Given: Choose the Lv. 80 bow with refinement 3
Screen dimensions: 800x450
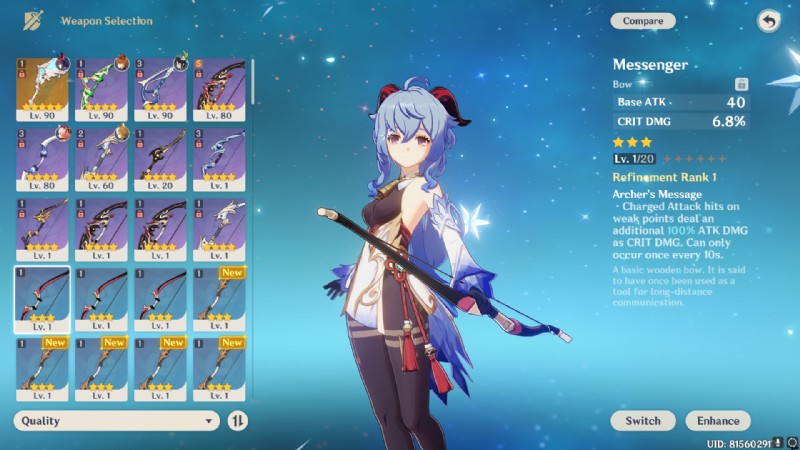Looking at the screenshot, I should 42,158.
